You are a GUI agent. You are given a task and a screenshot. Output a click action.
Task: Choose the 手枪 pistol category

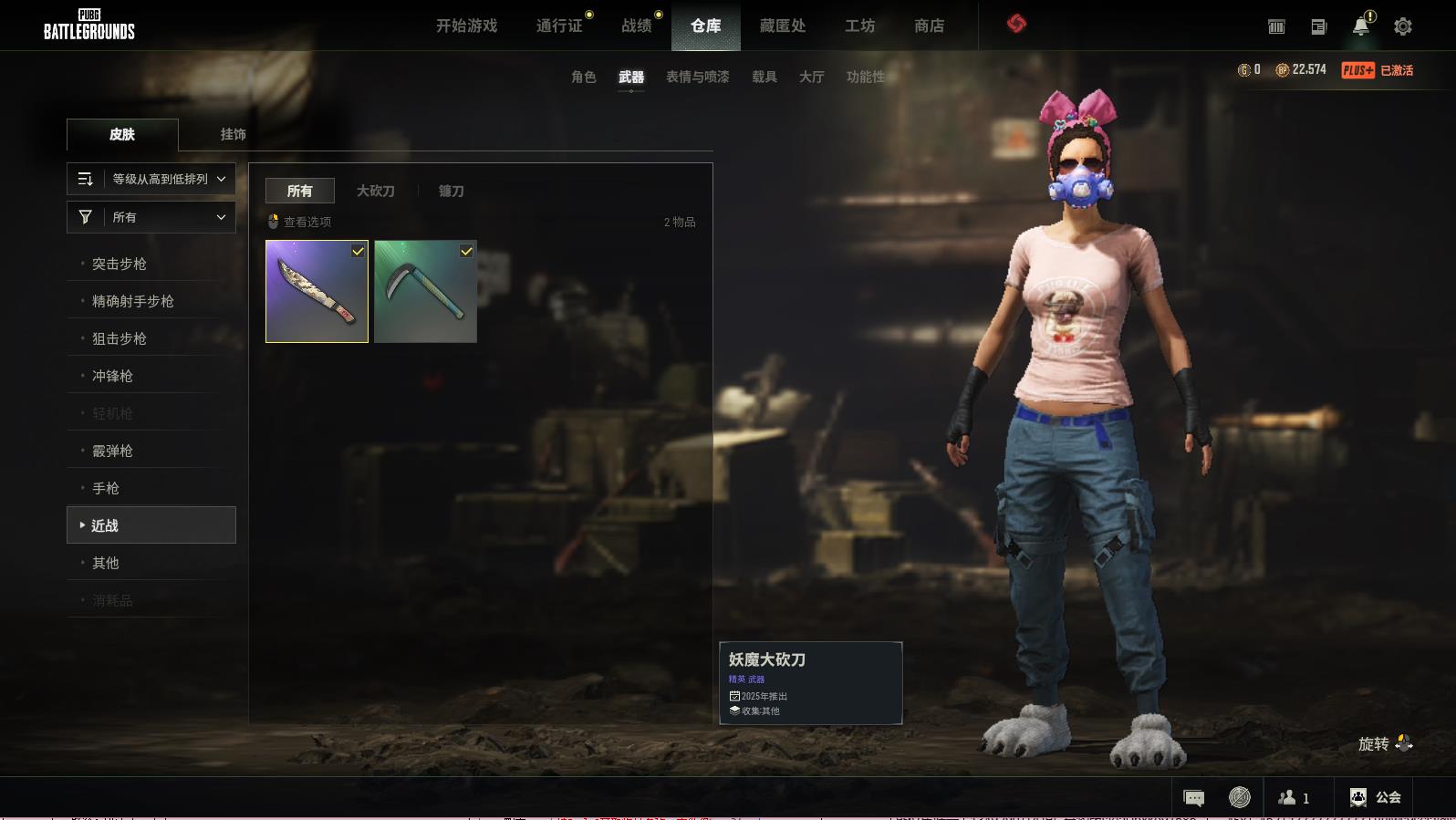pos(106,488)
